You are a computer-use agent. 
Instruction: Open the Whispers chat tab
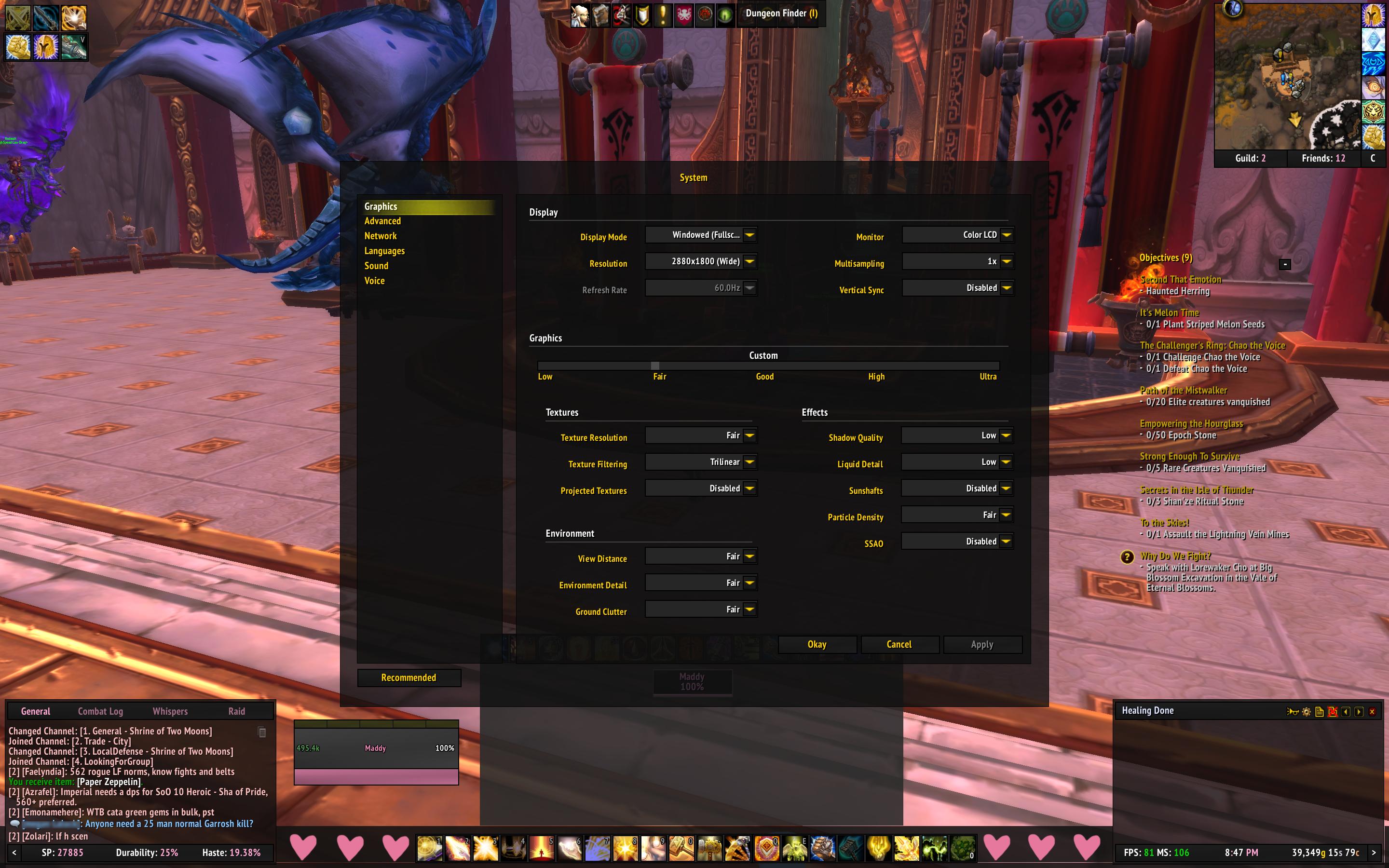point(170,711)
